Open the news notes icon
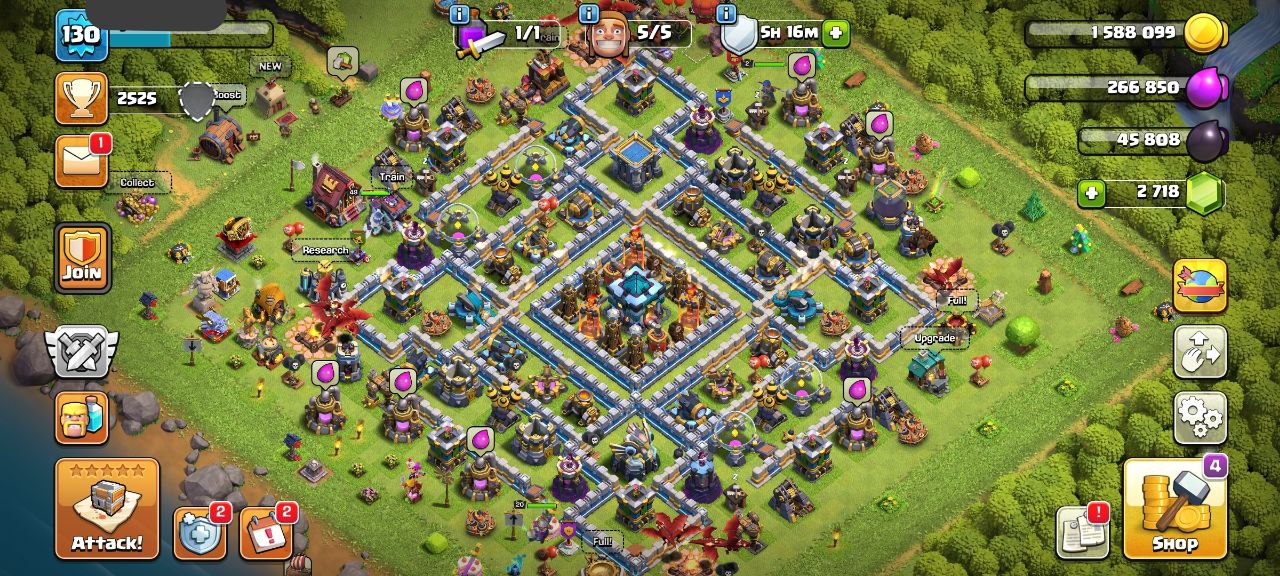Screen dimensions: 1280x576 pyautogui.click(x=1082, y=532)
